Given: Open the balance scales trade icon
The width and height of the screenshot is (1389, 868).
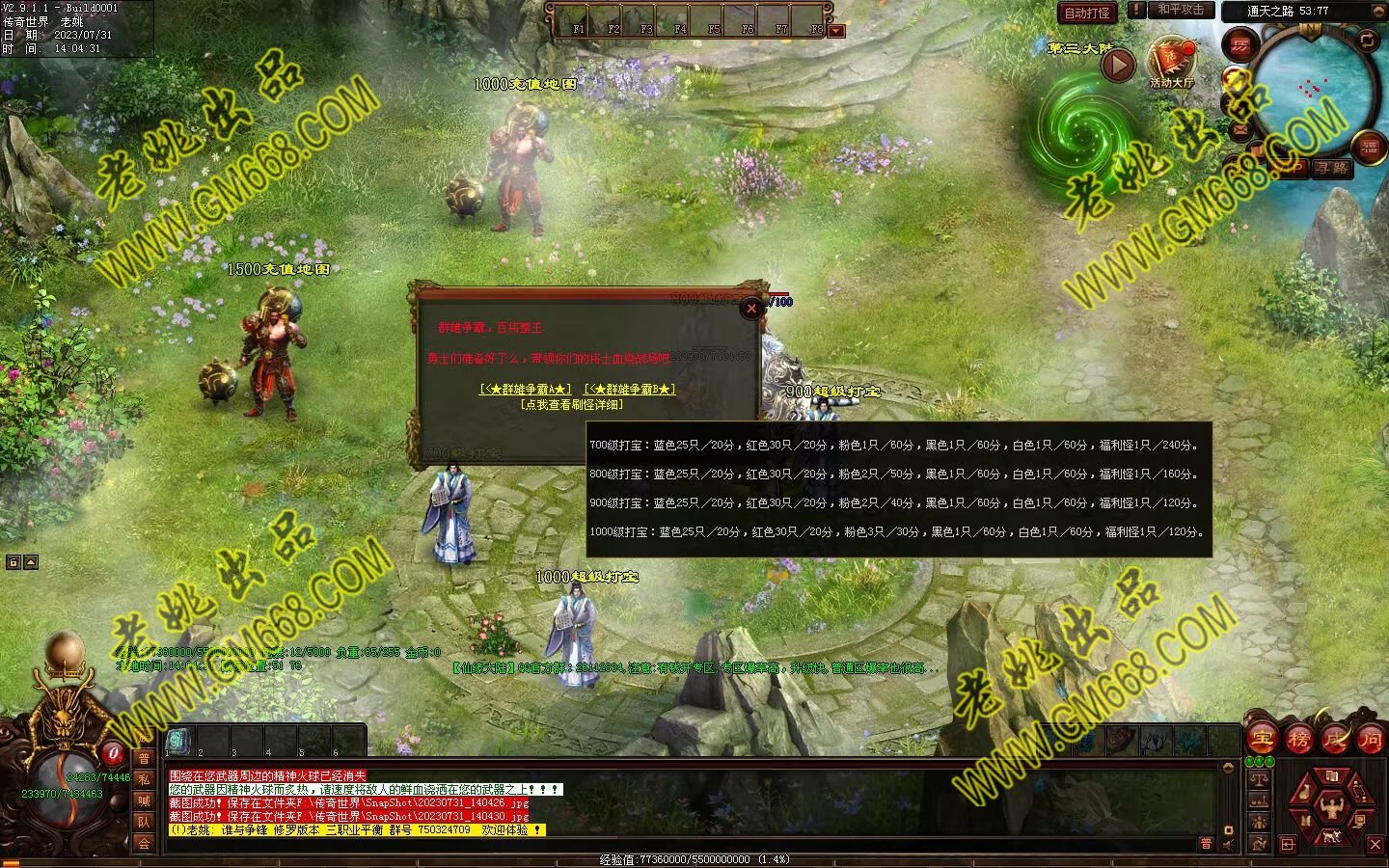Looking at the screenshot, I should tap(1258, 779).
